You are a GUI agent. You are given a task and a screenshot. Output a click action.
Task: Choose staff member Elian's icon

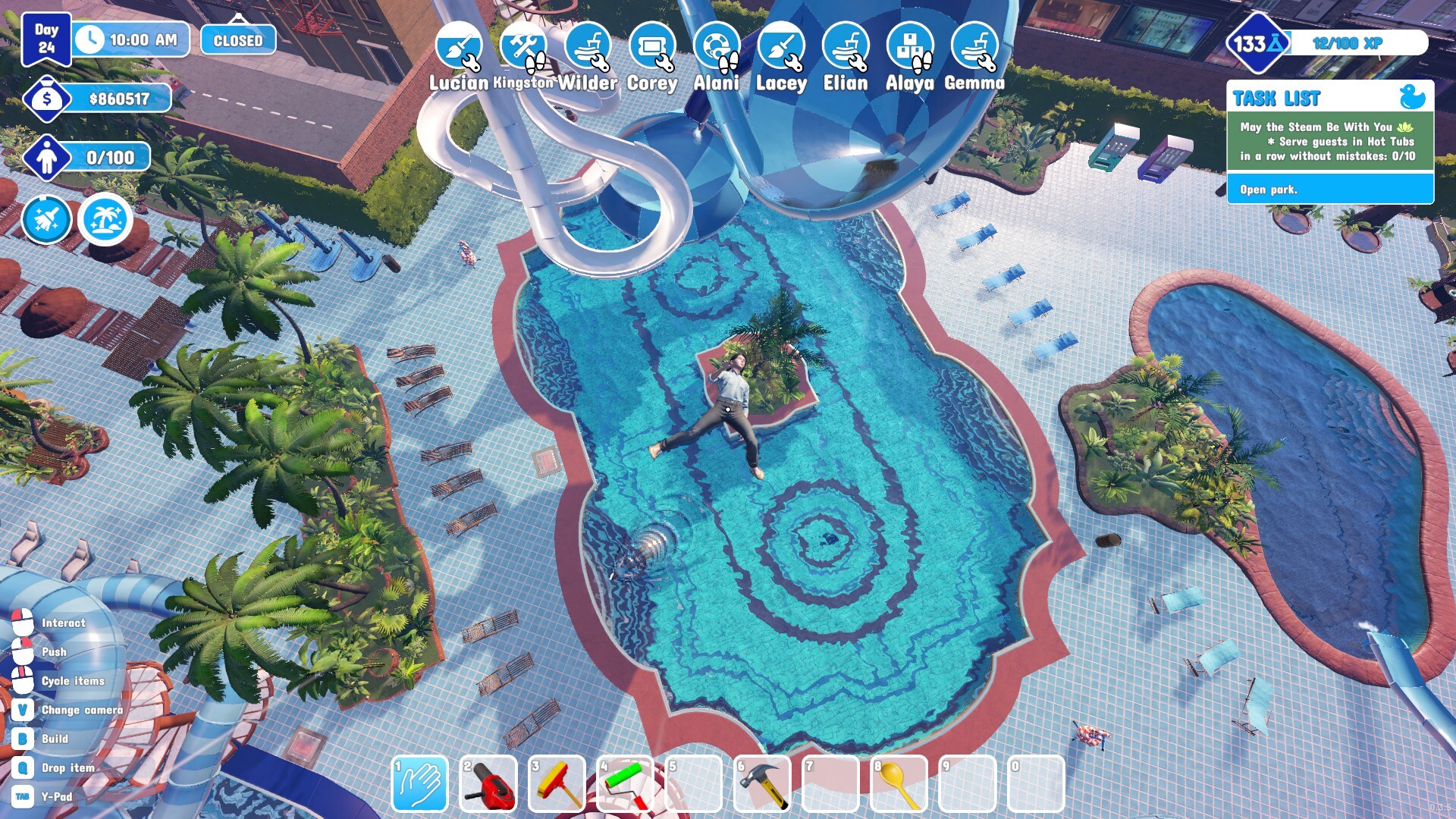(x=846, y=46)
